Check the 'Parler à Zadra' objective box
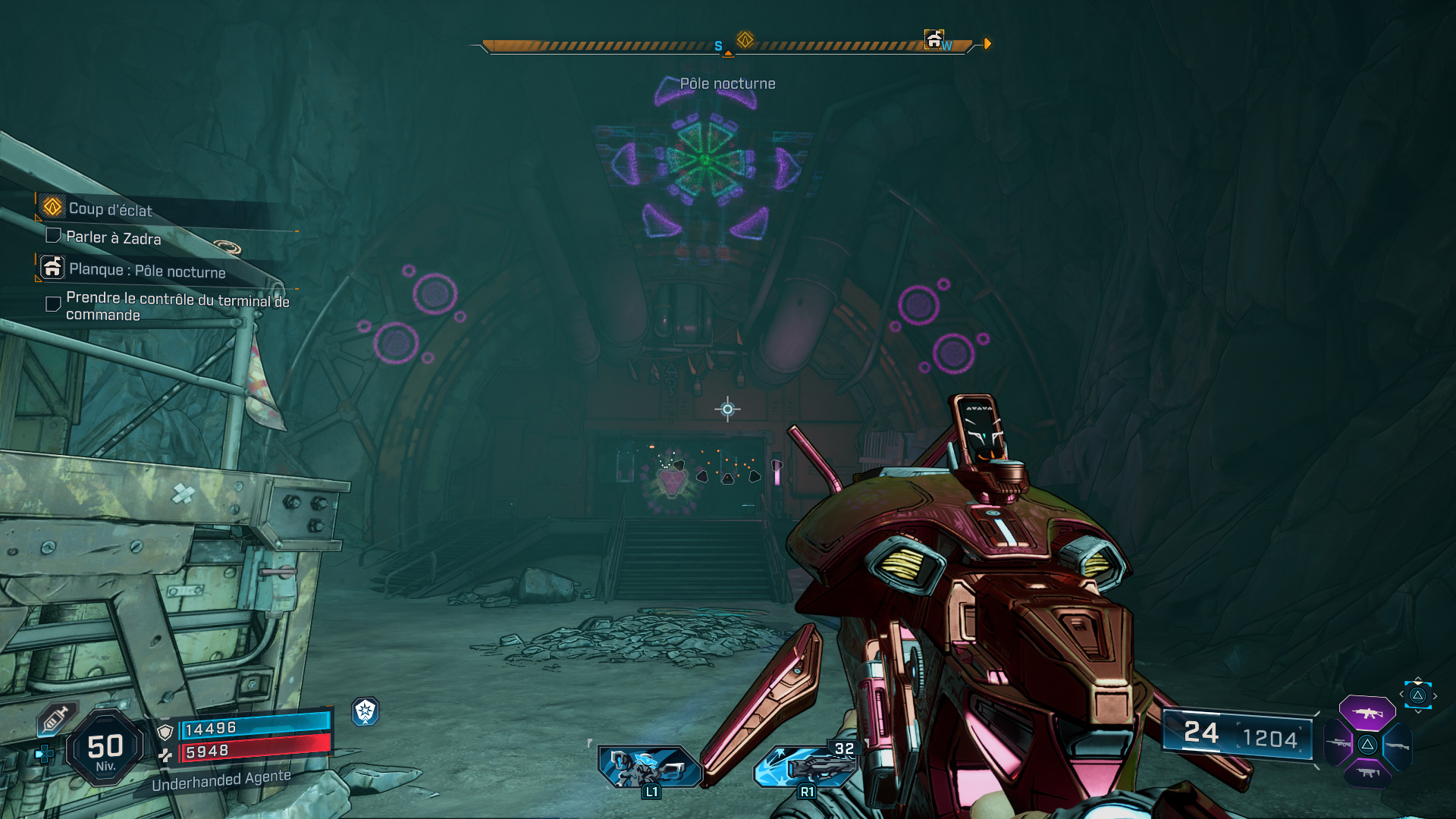The width and height of the screenshot is (1456, 819). pos(52,236)
